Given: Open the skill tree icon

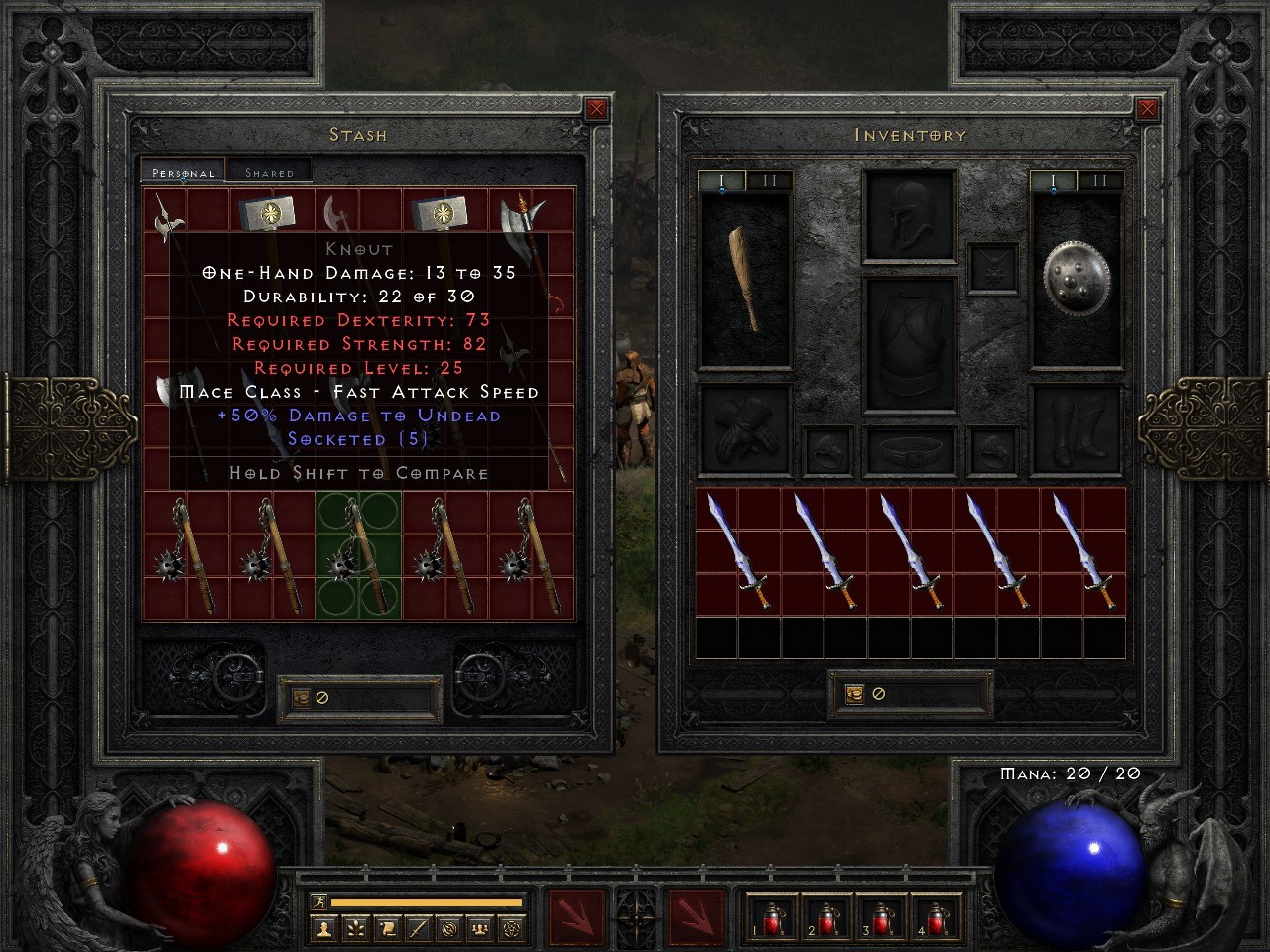Looking at the screenshot, I should [x=354, y=927].
